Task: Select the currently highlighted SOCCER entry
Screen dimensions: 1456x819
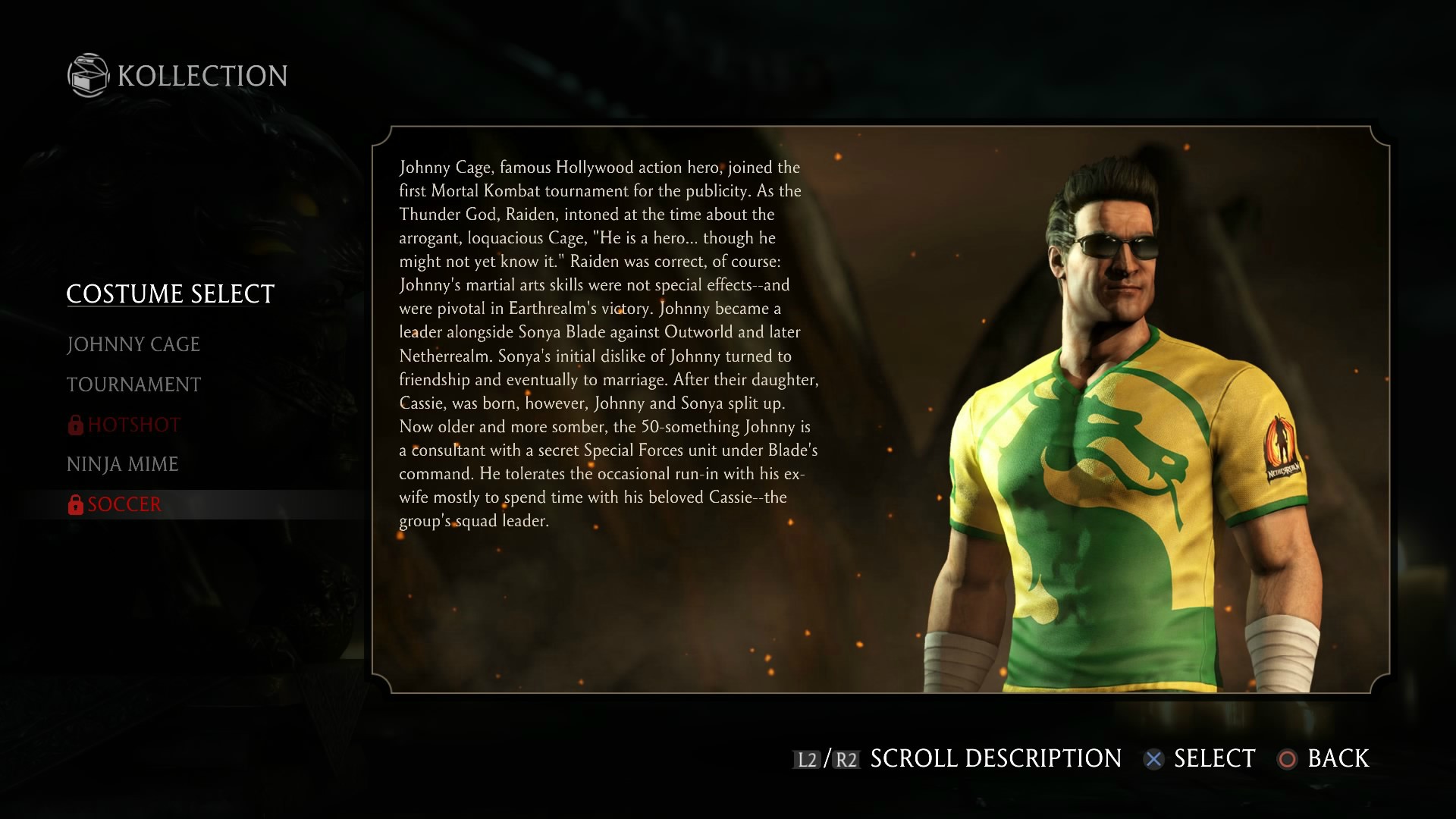Action: coord(124,504)
